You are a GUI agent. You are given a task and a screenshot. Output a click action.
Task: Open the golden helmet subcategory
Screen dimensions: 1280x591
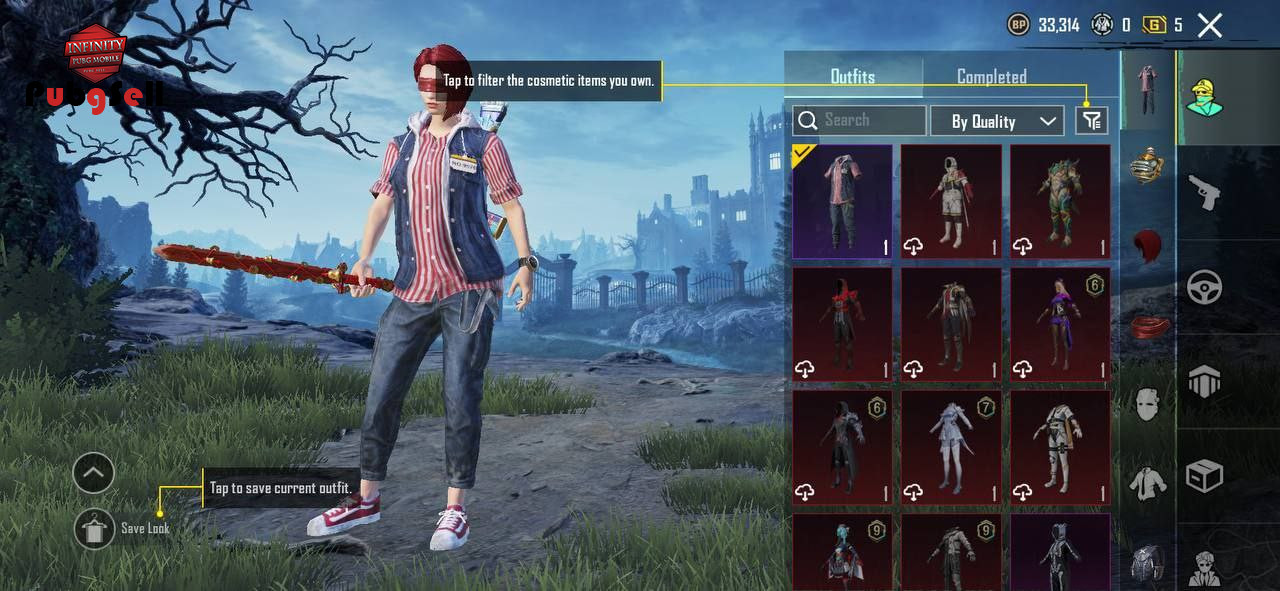(1148, 167)
